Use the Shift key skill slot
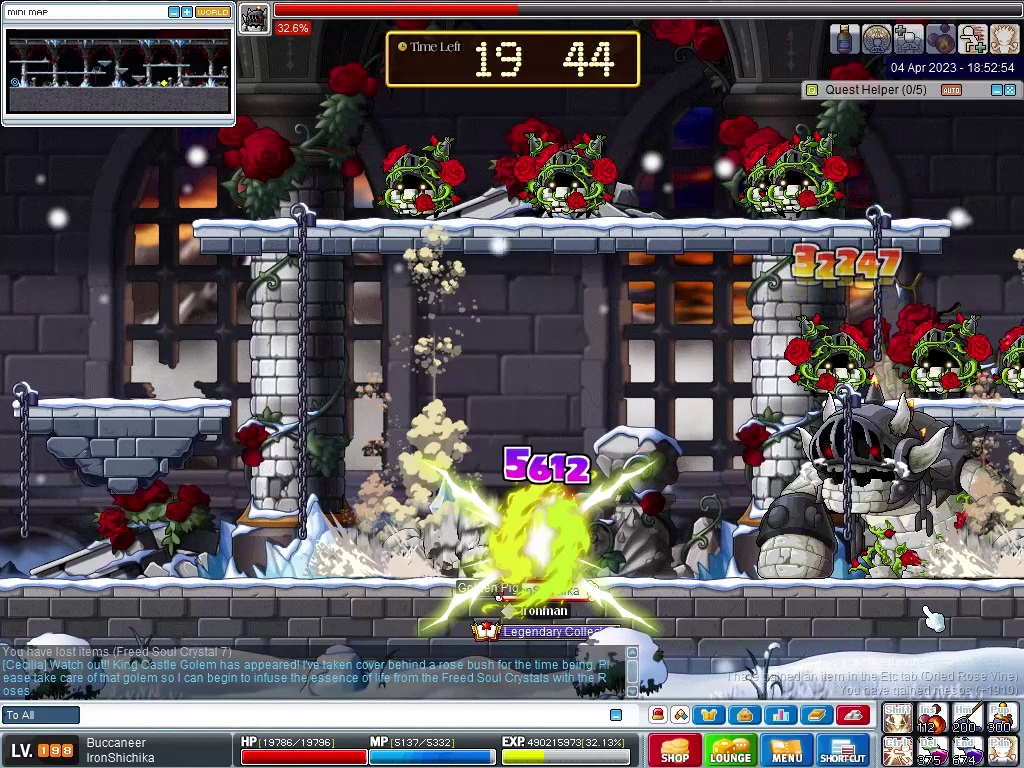 point(897,717)
